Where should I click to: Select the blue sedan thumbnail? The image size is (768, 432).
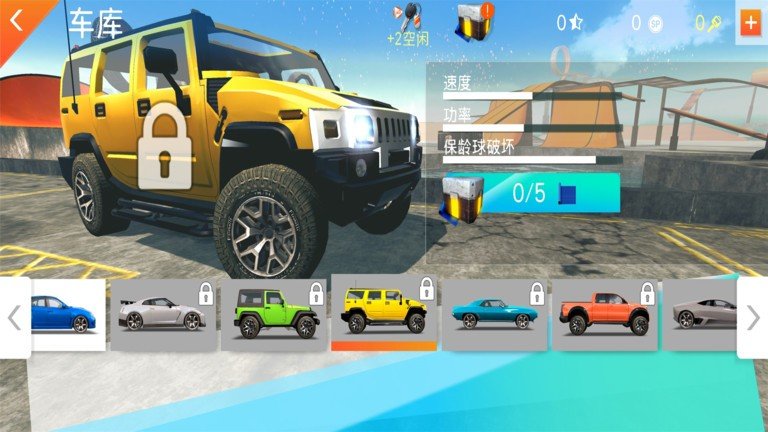(68, 315)
